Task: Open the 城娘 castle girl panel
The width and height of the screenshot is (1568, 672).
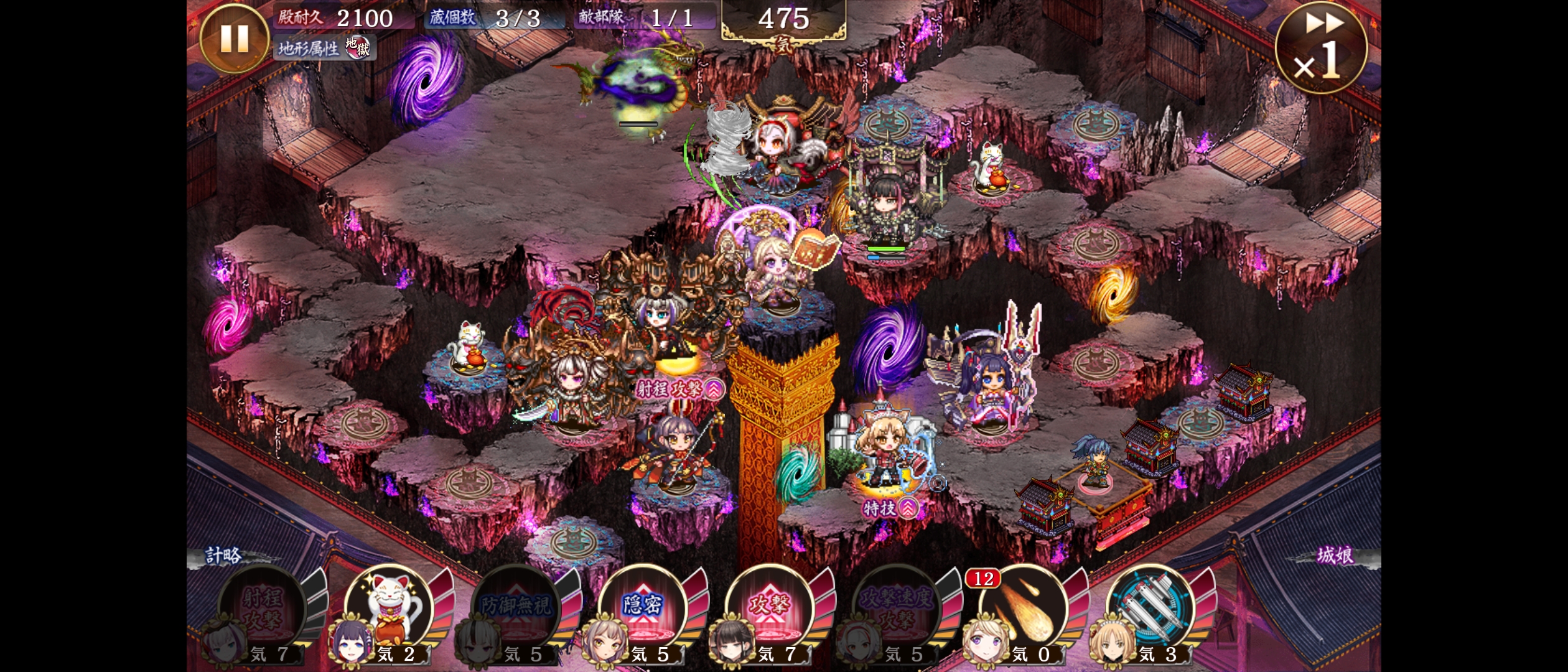Action: (x=1335, y=555)
